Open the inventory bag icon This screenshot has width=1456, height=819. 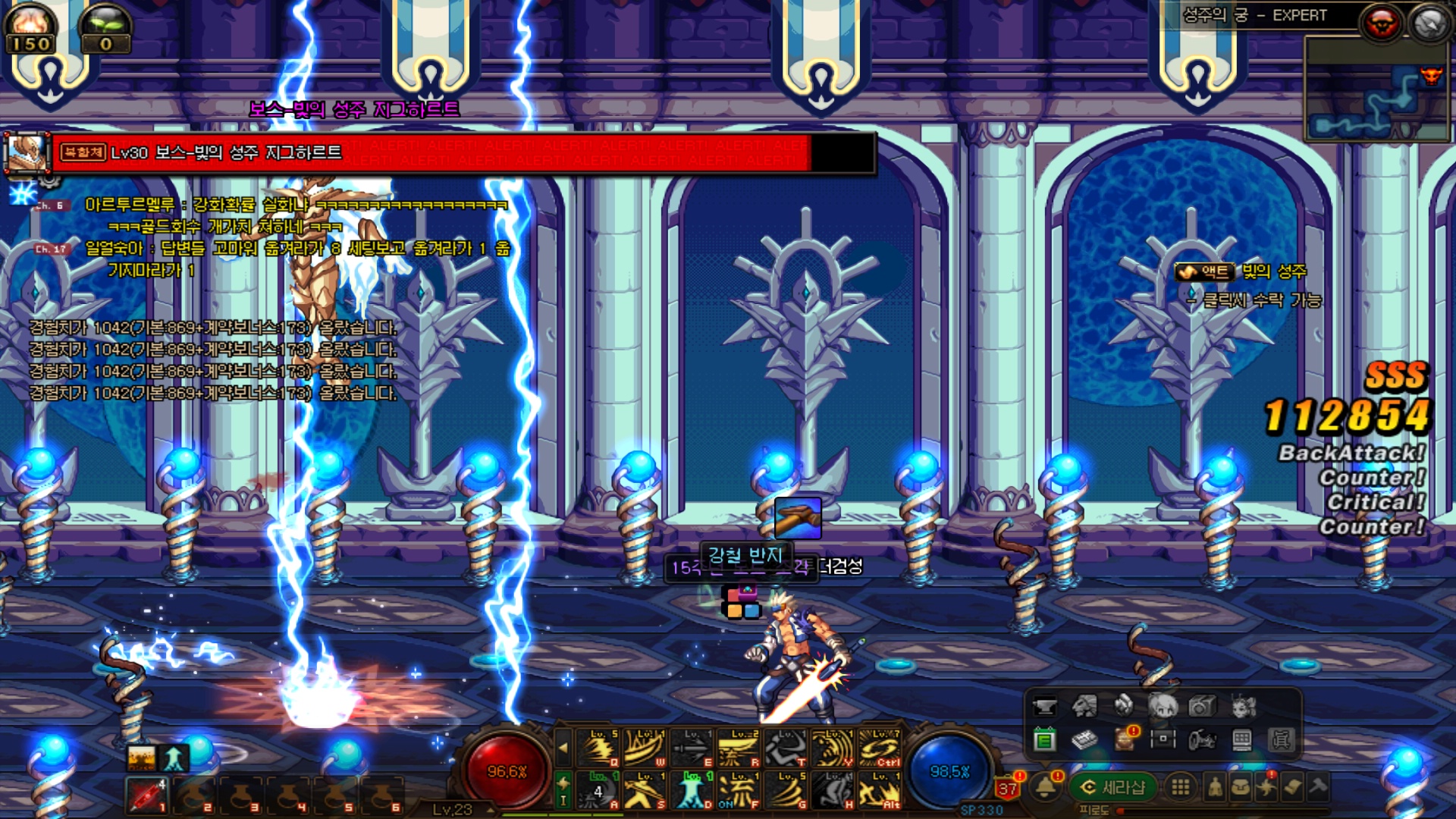1241,787
